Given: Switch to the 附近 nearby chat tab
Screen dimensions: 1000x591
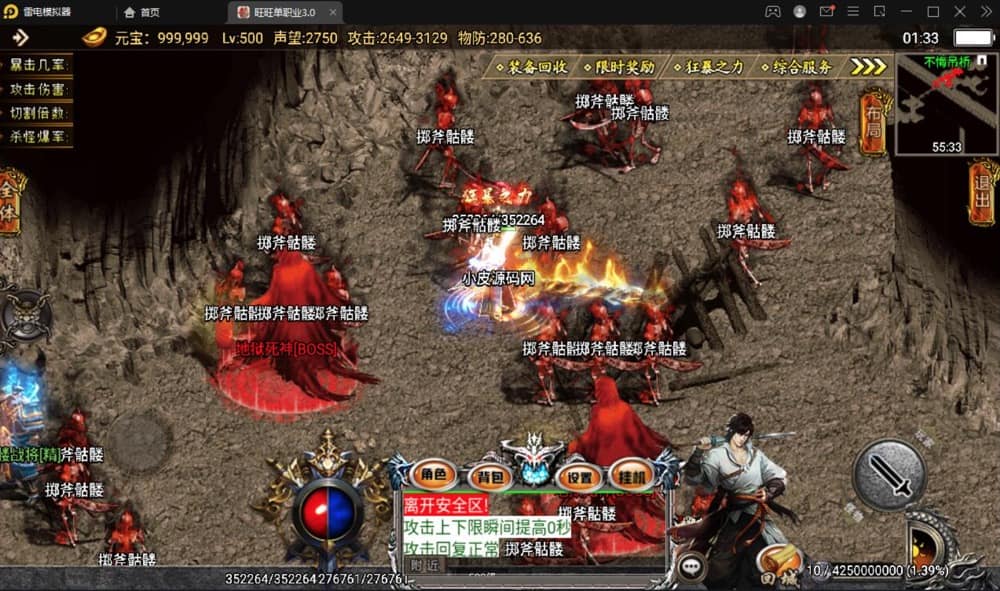Looking at the screenshot, I should [425, 566].
